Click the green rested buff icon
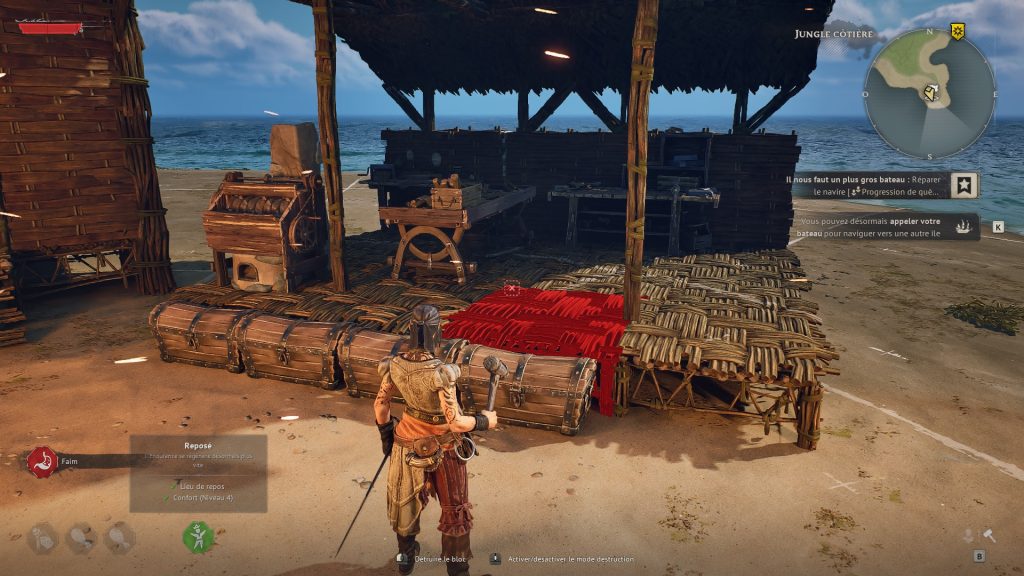Viewport: 1024px width, 576px height. [x=198, y=537]
